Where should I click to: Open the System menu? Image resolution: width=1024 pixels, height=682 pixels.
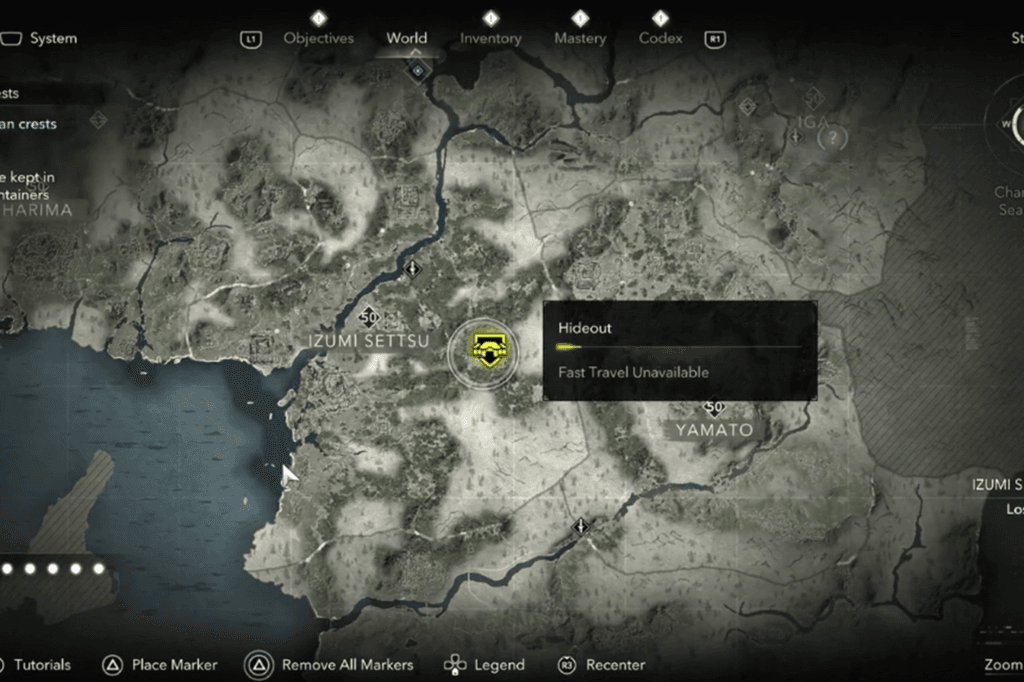click(x=52, y=39)
